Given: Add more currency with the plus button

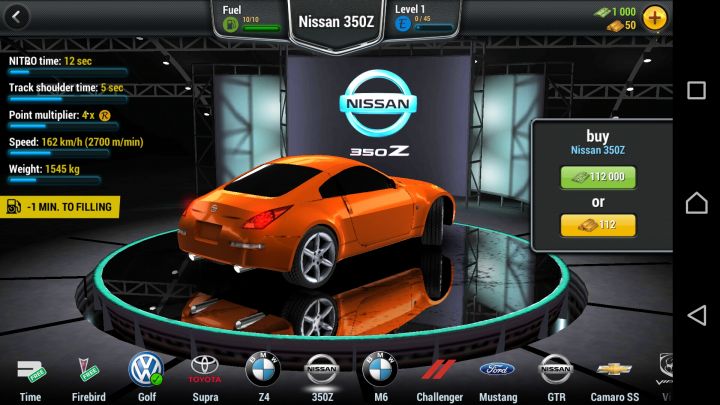Looking at the screenshot, I should tap(655, 17).
